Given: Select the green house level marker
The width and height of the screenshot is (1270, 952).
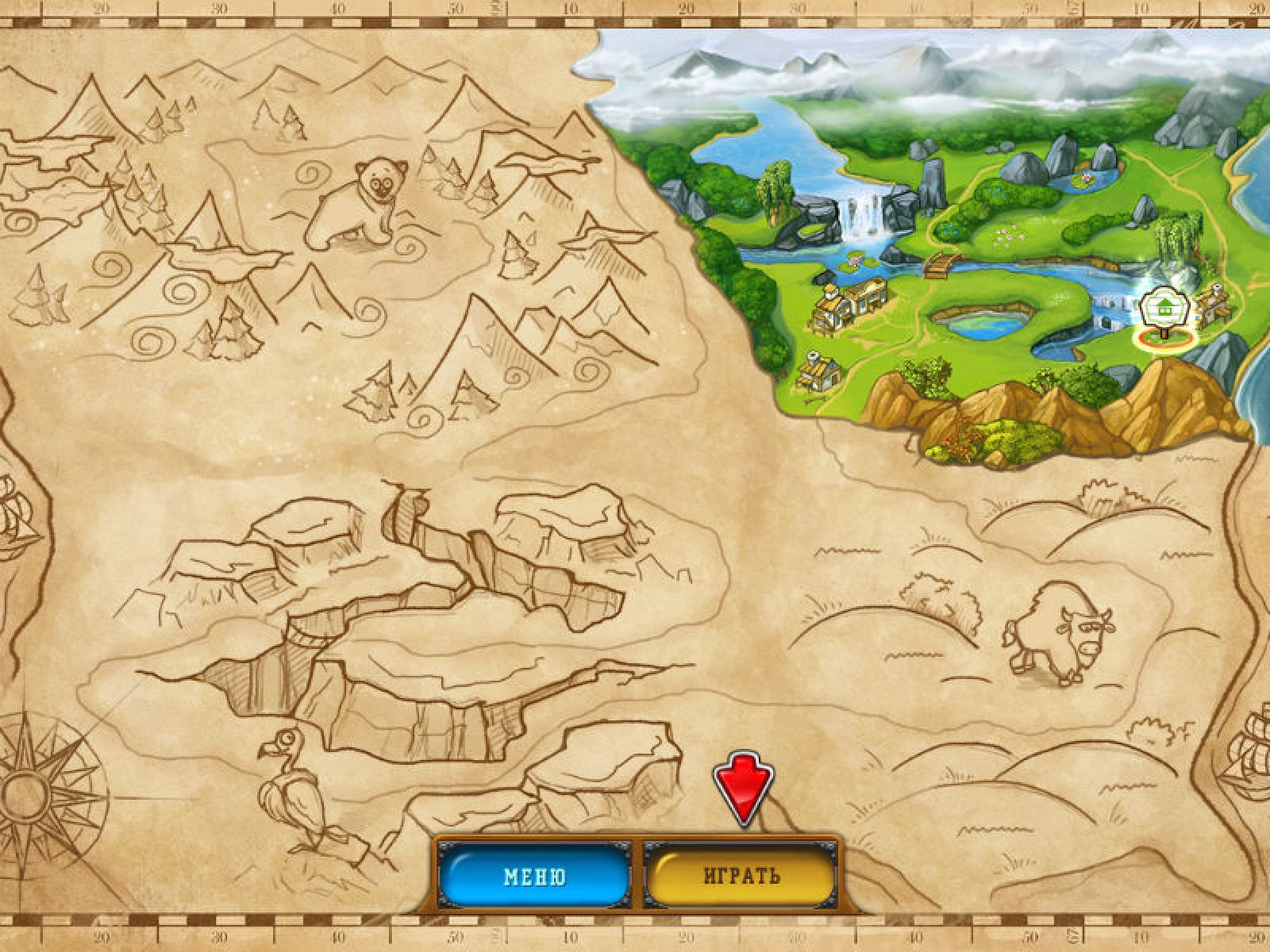Looking at the screenshot, I should point(1164,309).
